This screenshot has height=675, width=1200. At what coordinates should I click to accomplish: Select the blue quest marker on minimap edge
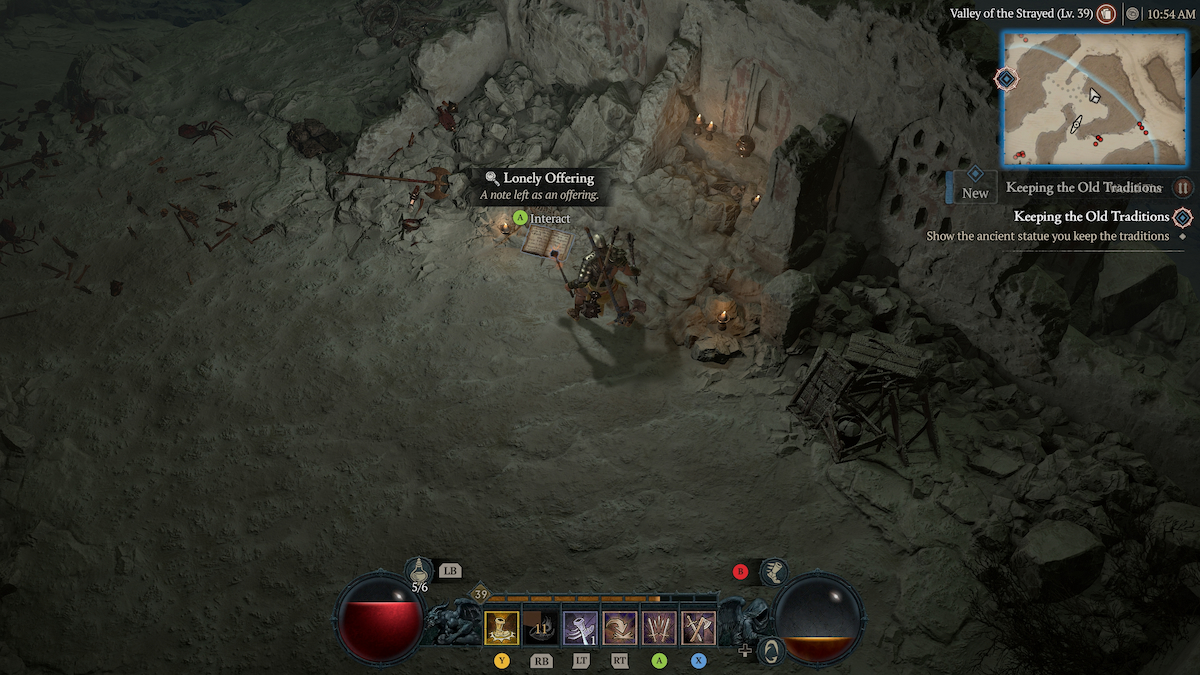click(x=1006, y=78)
